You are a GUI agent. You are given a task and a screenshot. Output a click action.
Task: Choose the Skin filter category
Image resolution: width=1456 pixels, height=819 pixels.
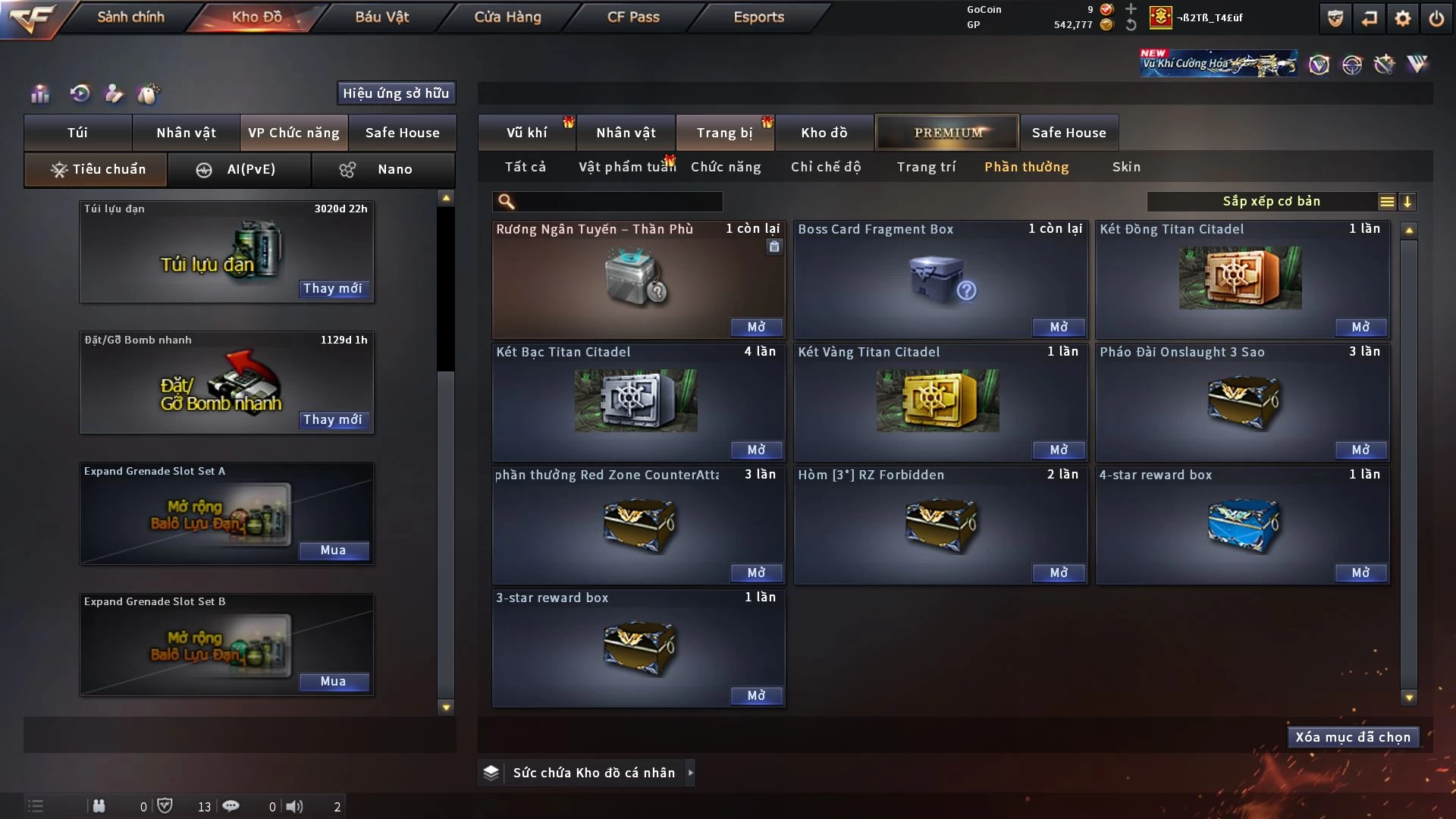click(x=1126, y=167)
